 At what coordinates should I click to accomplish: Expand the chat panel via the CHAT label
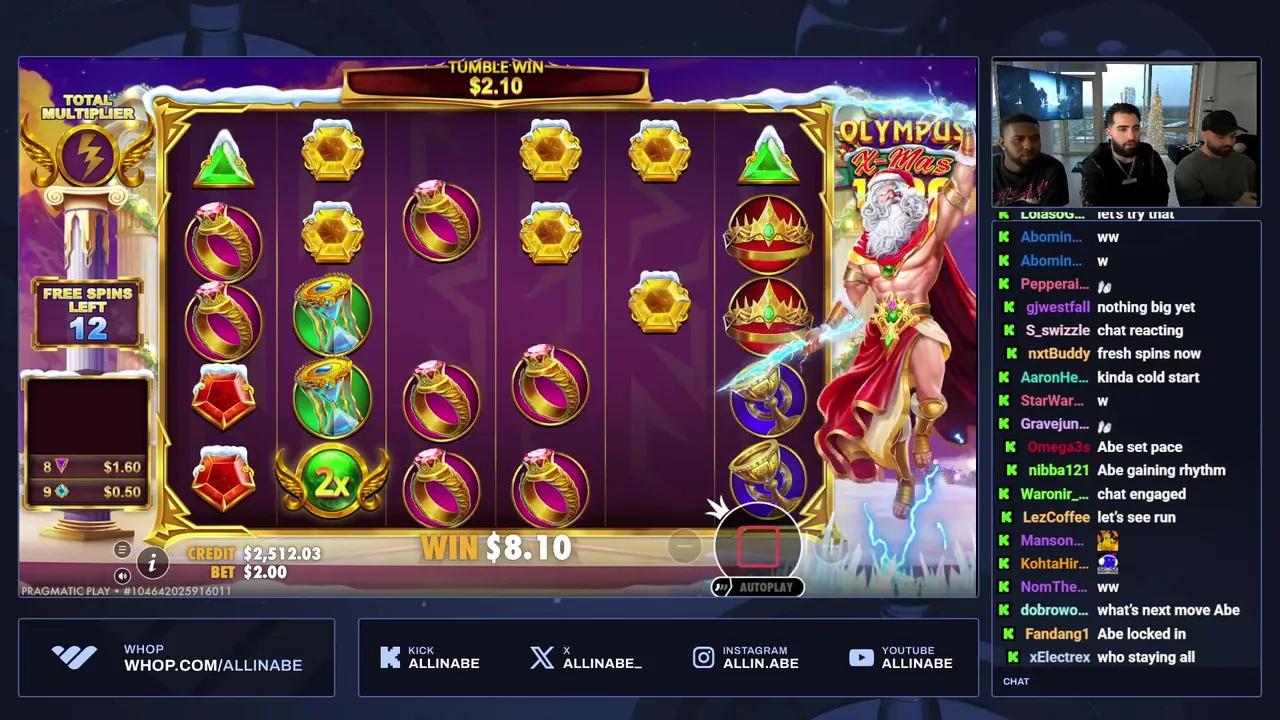coord(1016,681)
